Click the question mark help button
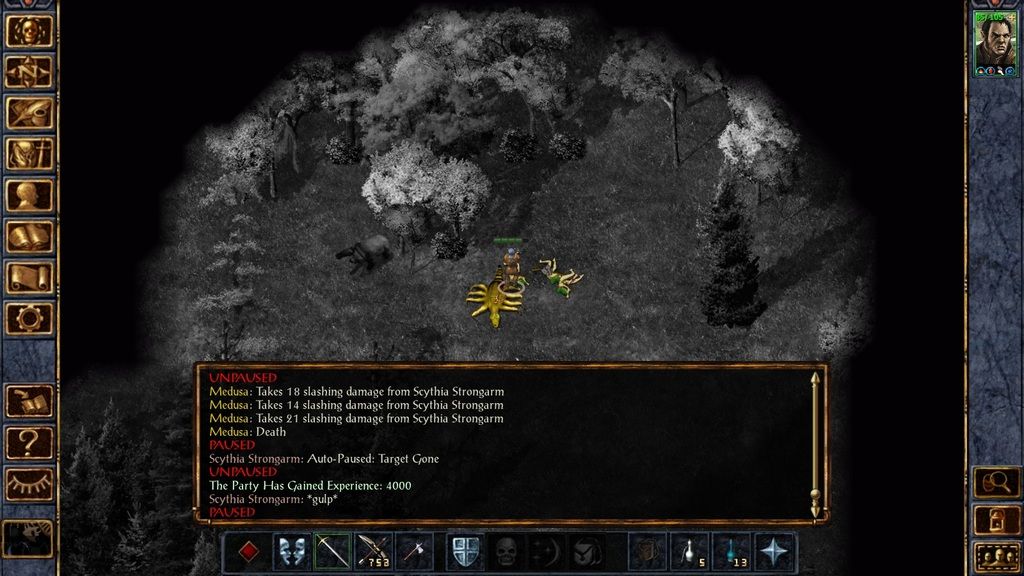 [x=30, y=442]
